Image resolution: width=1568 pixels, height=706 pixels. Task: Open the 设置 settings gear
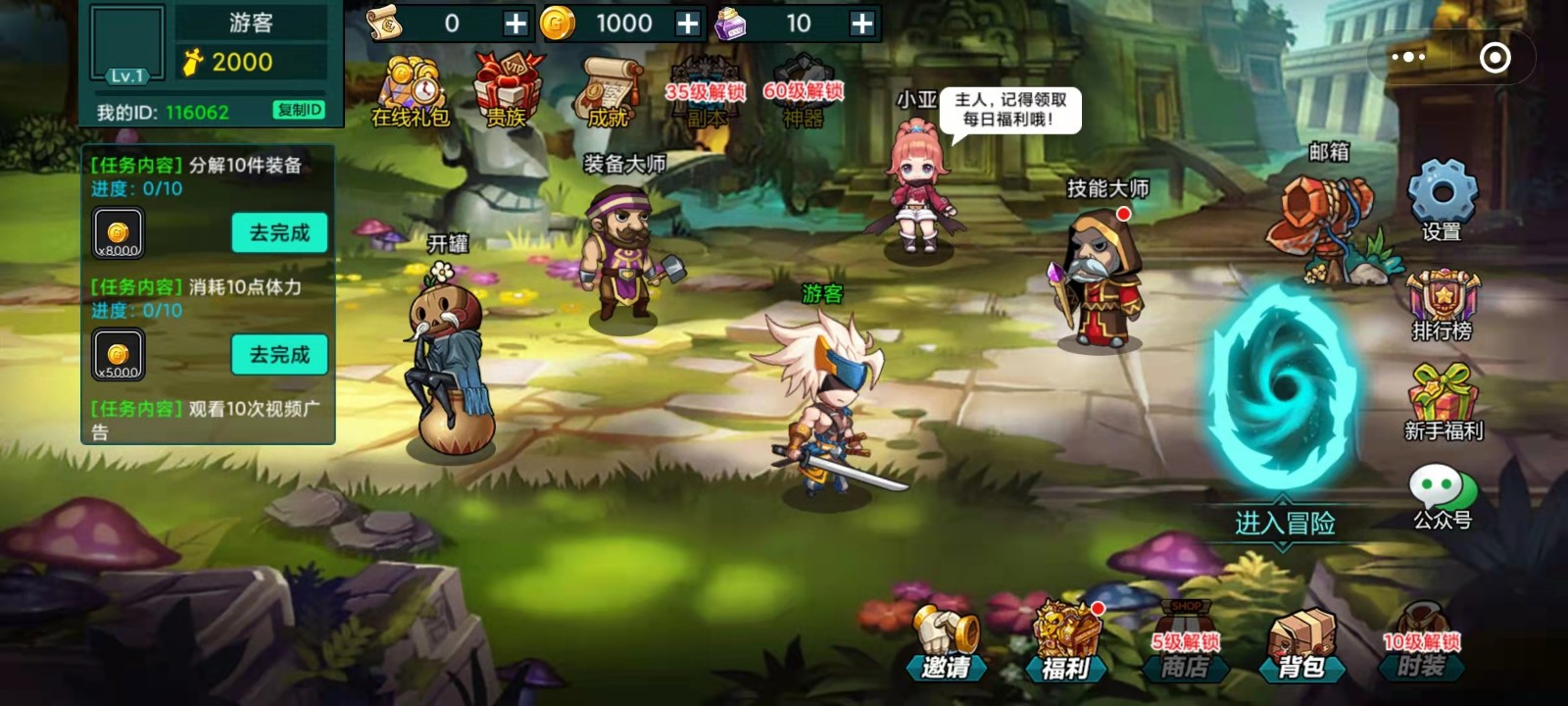(1442, 200)
